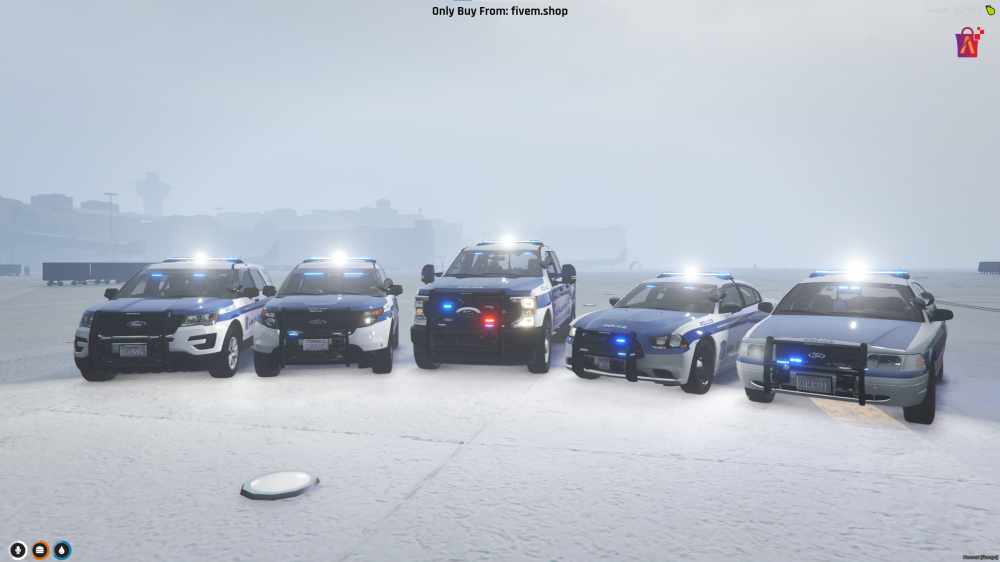
Task: Select the burger hunger status icon
Action: point(40,550)
